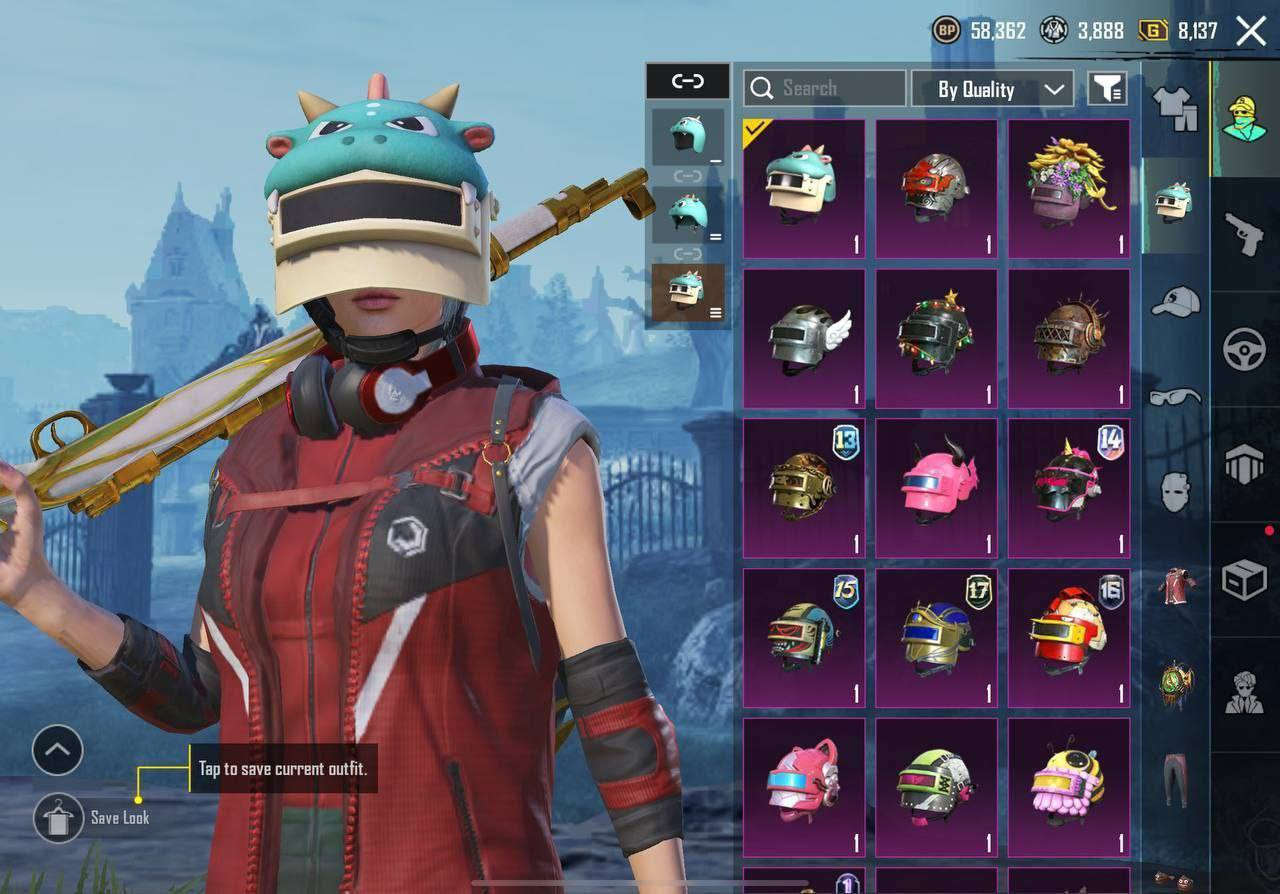1280x894 pixels.
Task: Switch to the pistol weapons tab
Action: tap(1245, 233)
